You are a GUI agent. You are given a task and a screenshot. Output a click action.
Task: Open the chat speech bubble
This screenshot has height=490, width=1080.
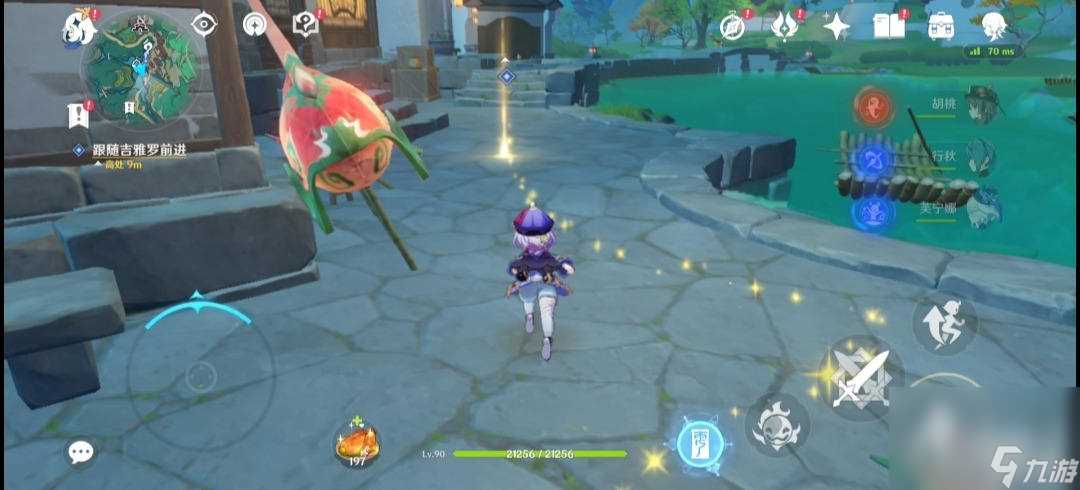[81, 452]
